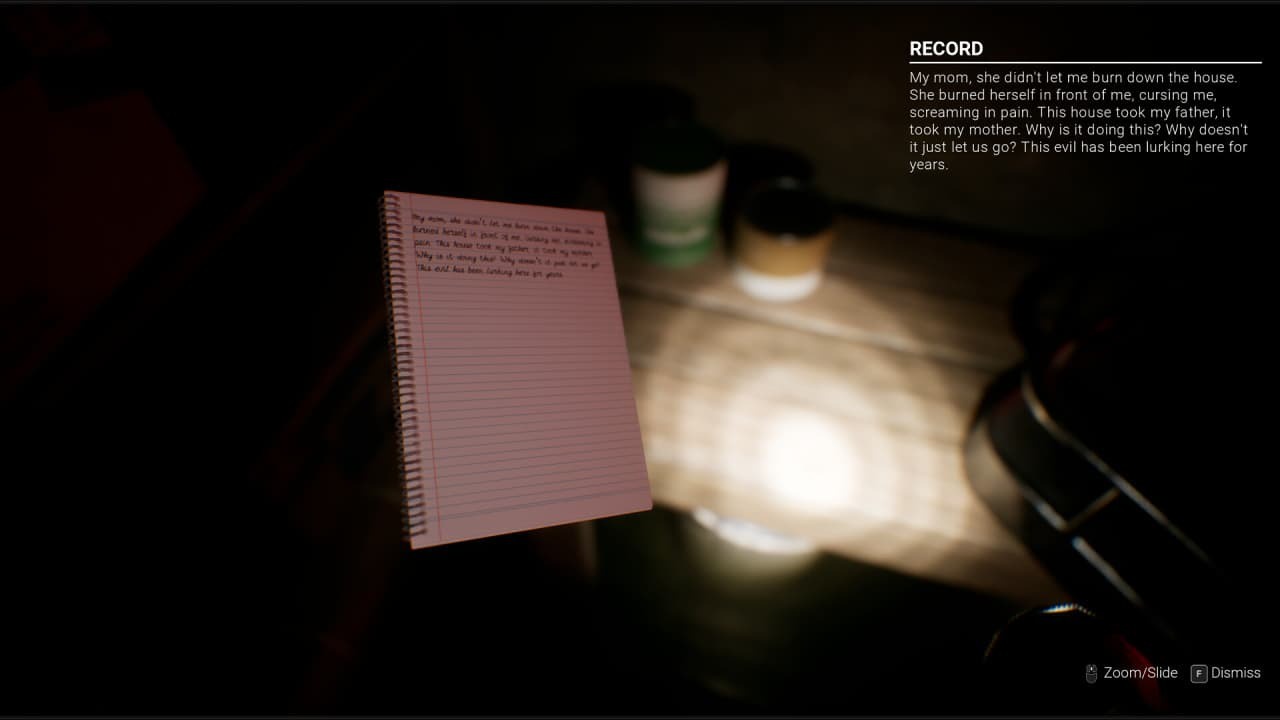Activate the Zoom/Slide control

coord(1140,673)
